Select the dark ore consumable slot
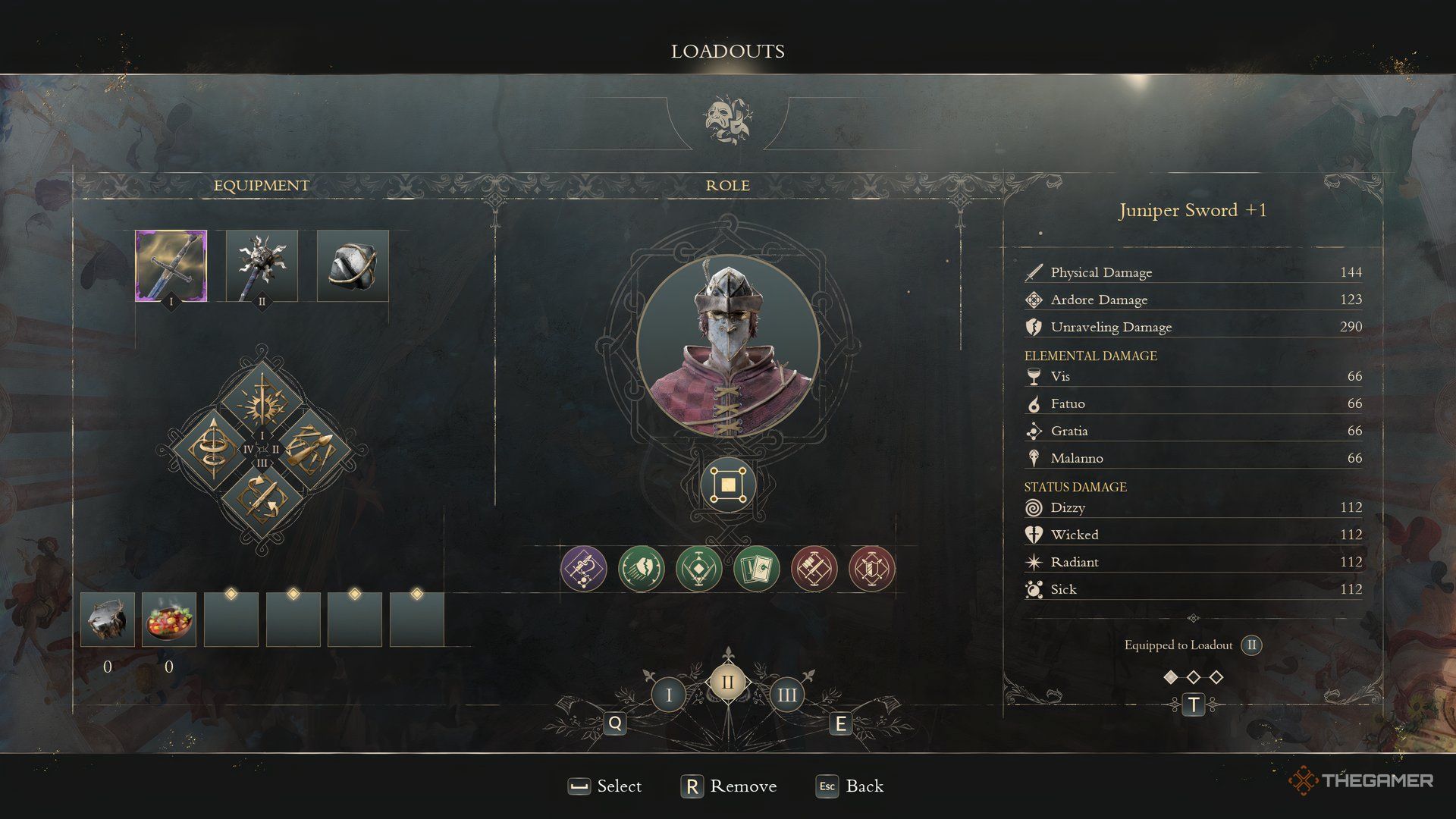The height and width of the screenshot is (819, 1456). (x=108, y=620)
